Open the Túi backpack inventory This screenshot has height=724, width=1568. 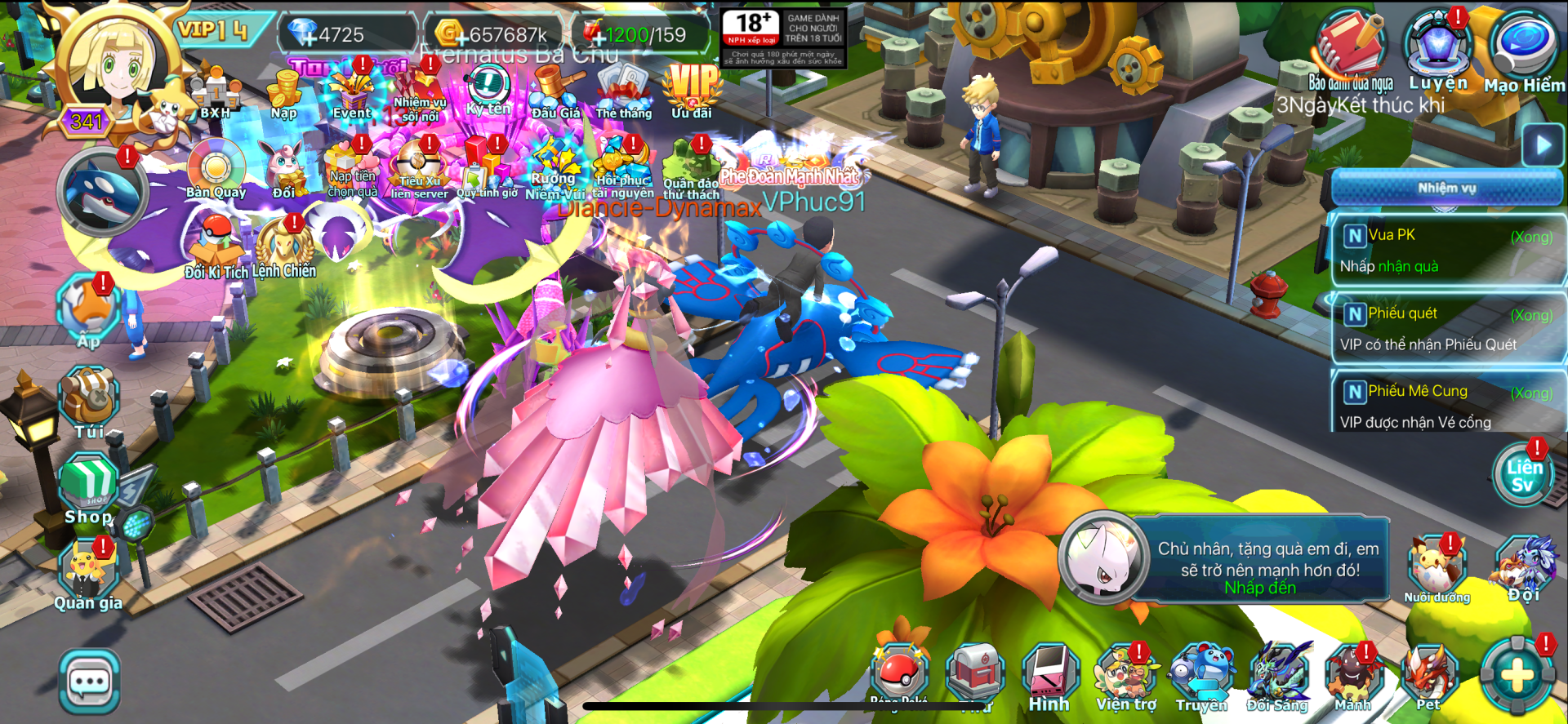[x=89, y=402]
